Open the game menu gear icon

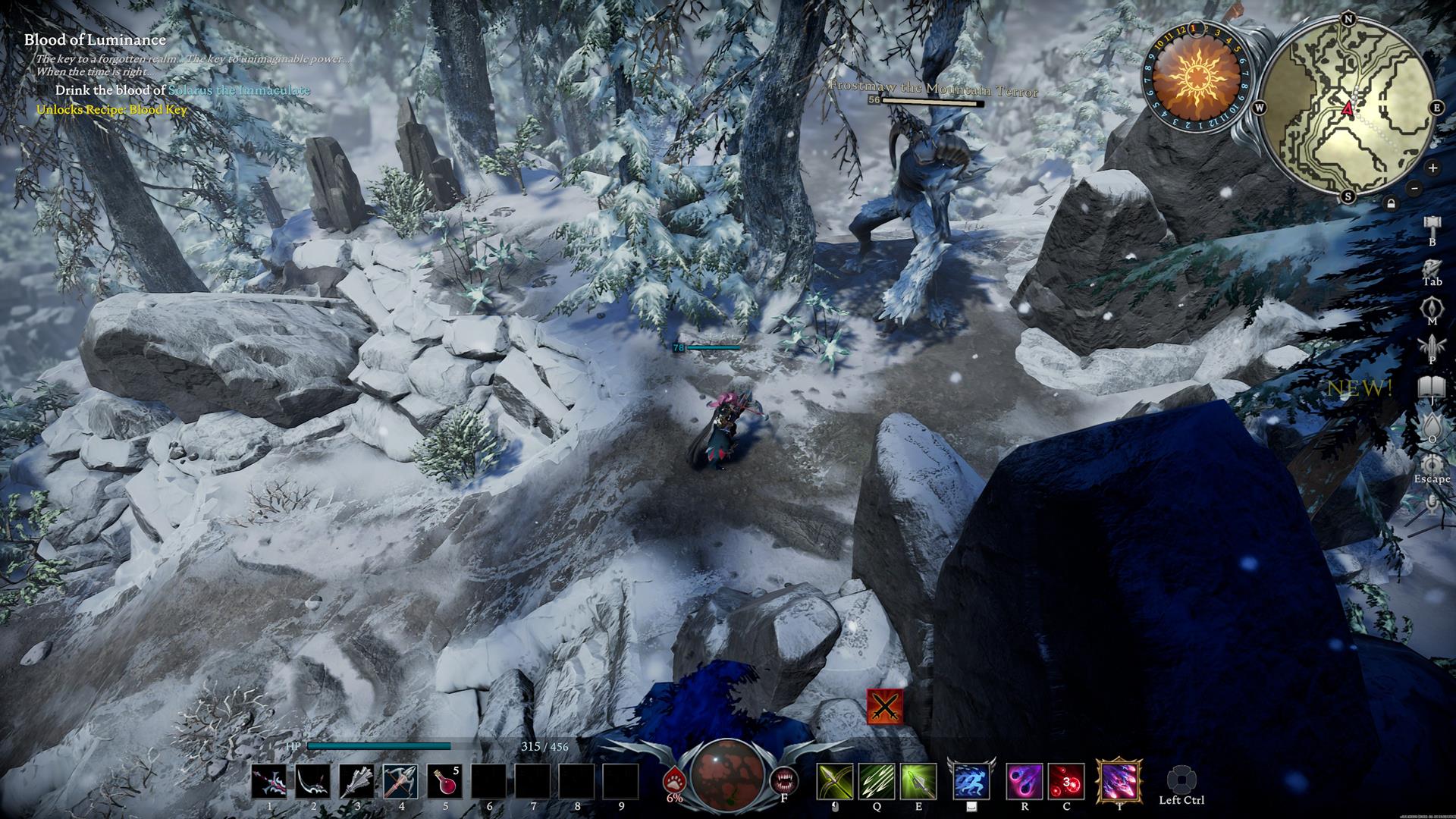tap(1432, 463)
